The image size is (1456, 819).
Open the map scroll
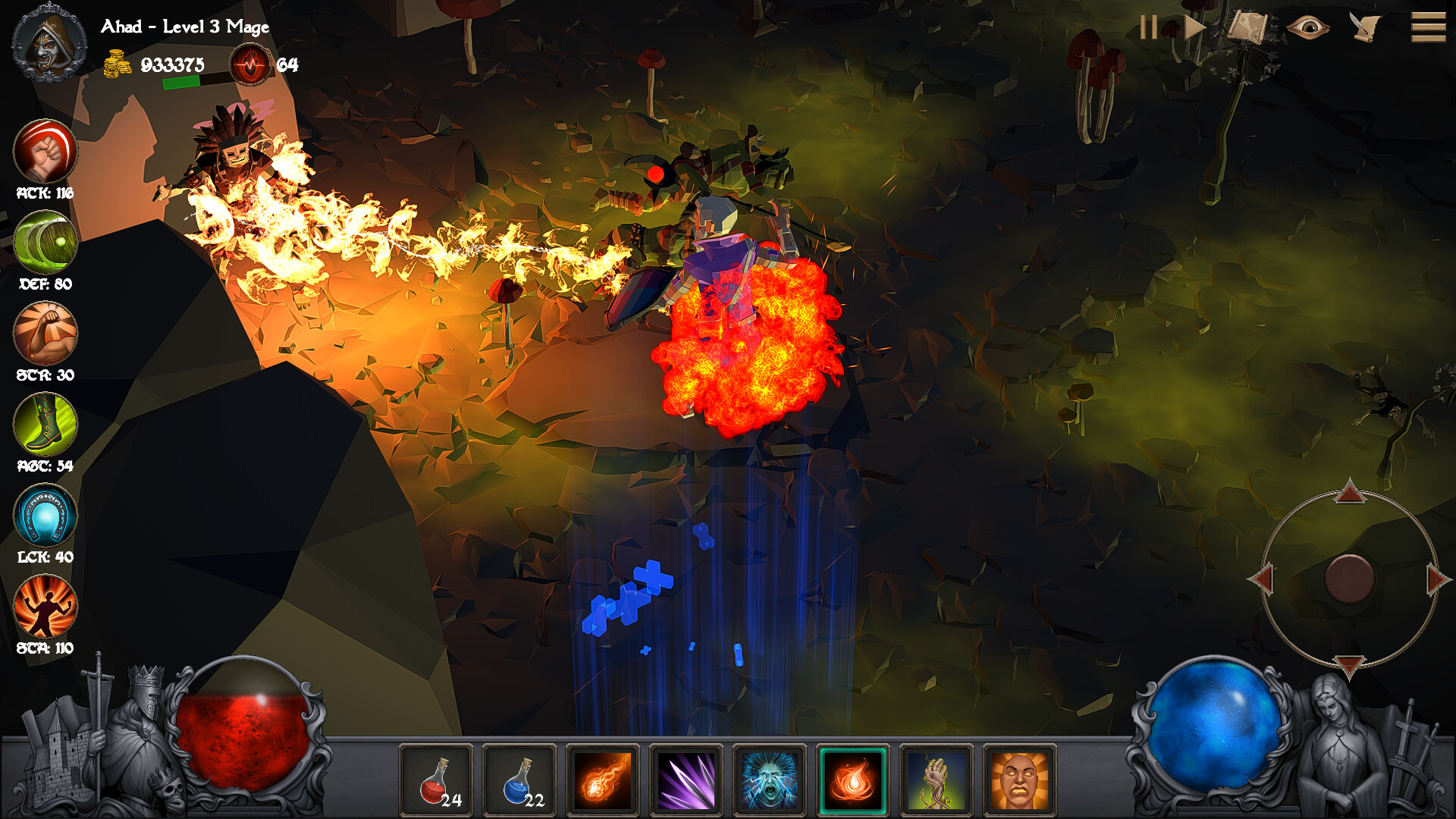pos(1247,28)
